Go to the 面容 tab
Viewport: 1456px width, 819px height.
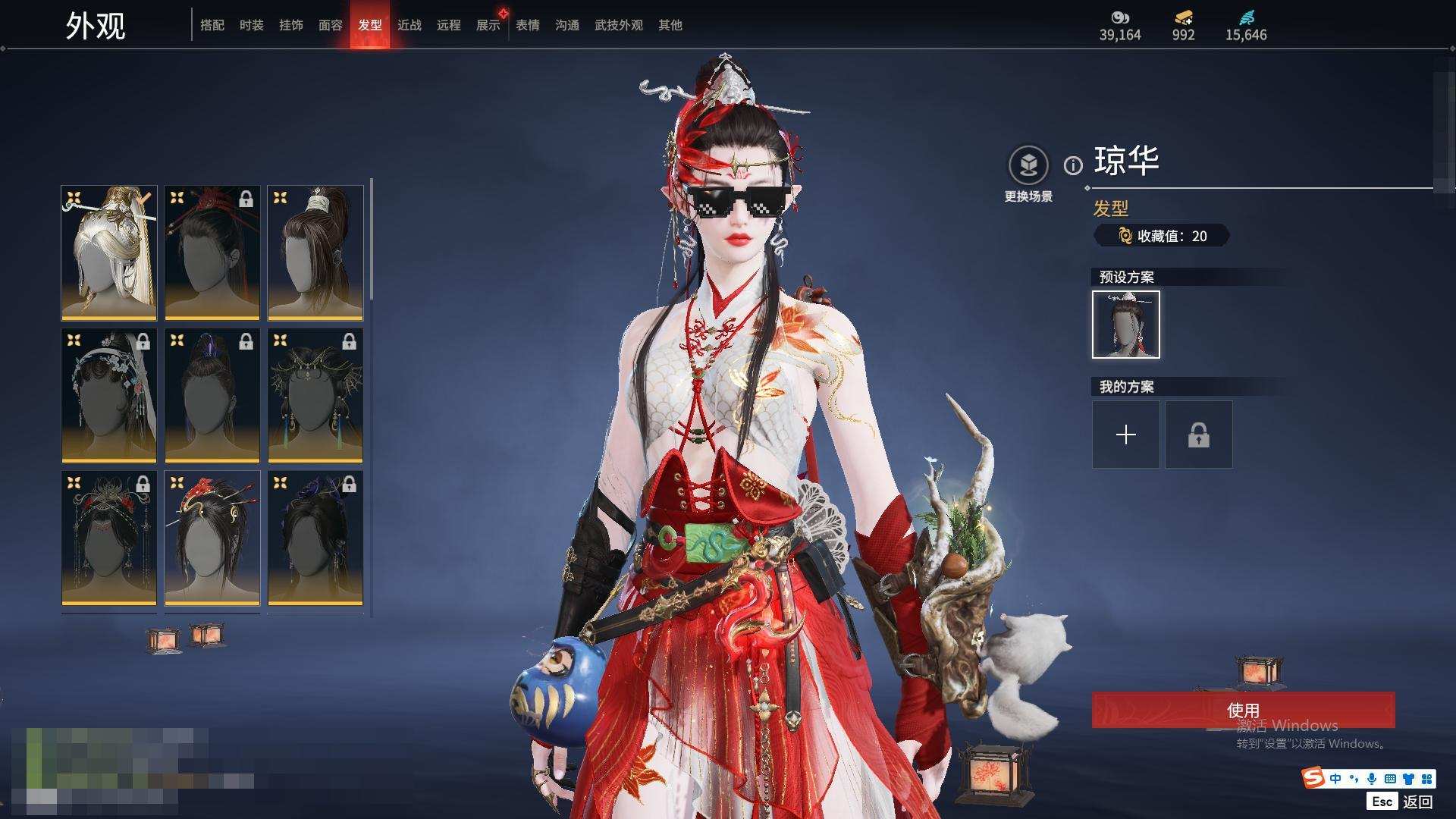[330, 25]
